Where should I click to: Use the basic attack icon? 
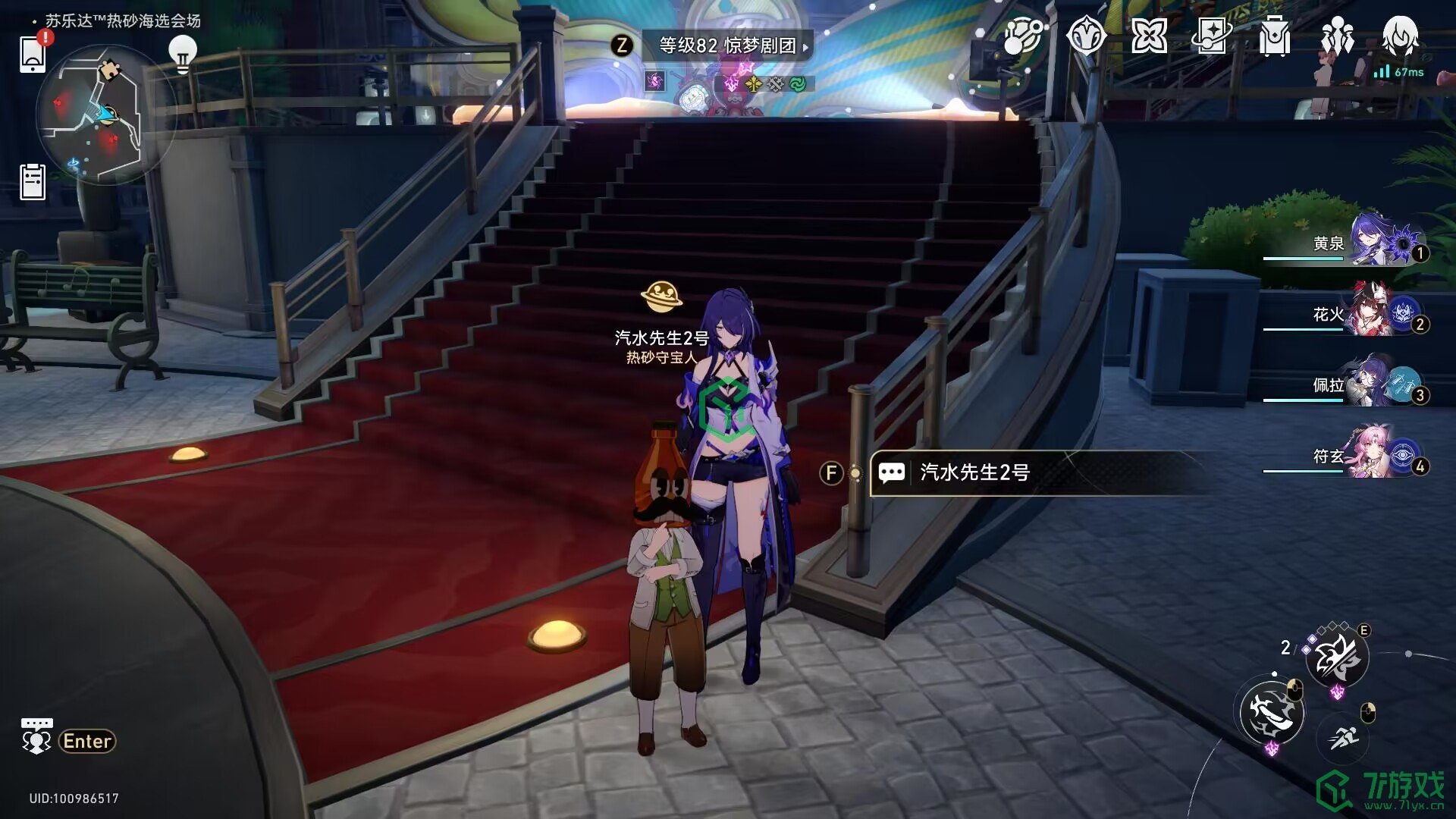[1272, 713]
